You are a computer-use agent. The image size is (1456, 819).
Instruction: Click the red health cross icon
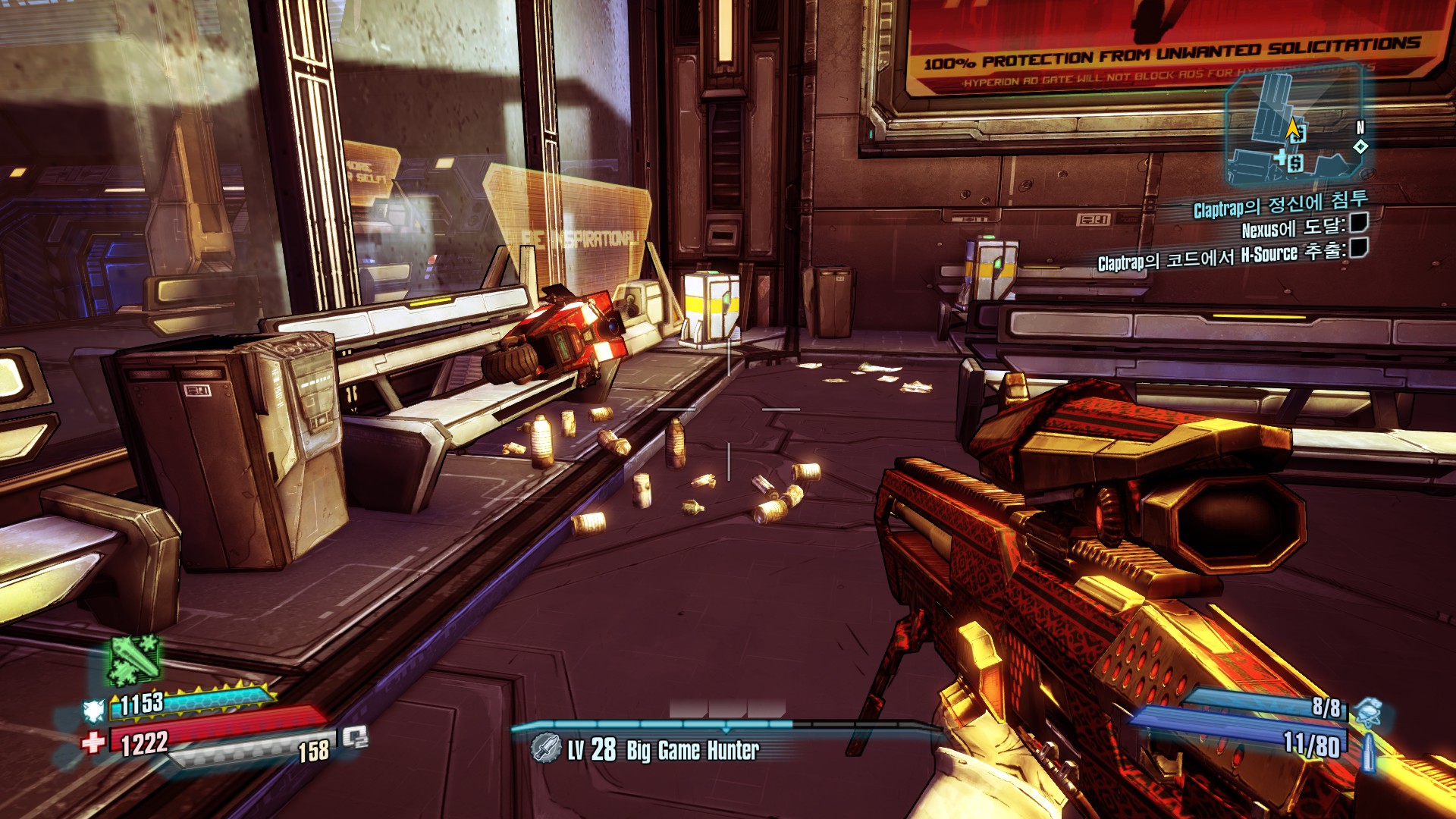(93, 742)
